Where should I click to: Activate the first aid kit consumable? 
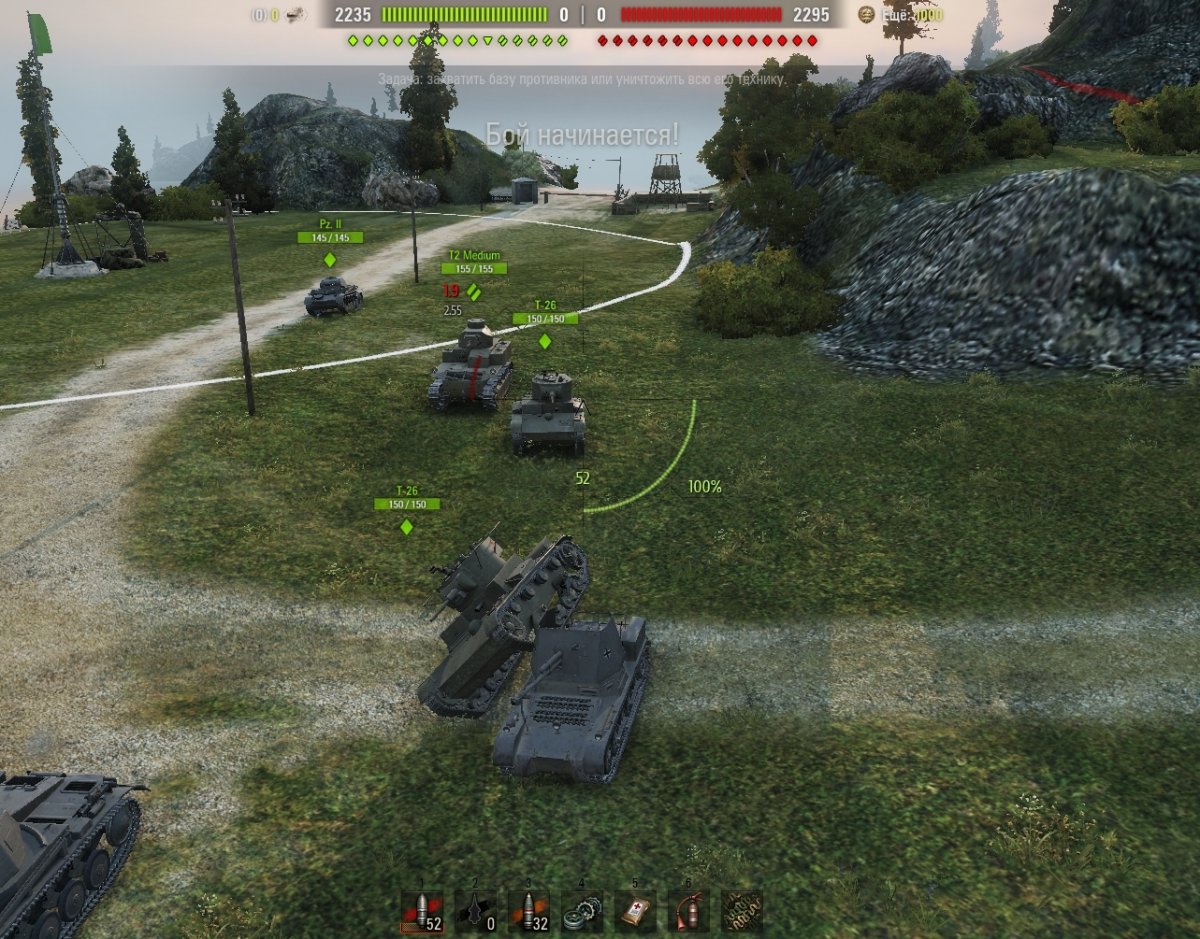pos(635,911)
